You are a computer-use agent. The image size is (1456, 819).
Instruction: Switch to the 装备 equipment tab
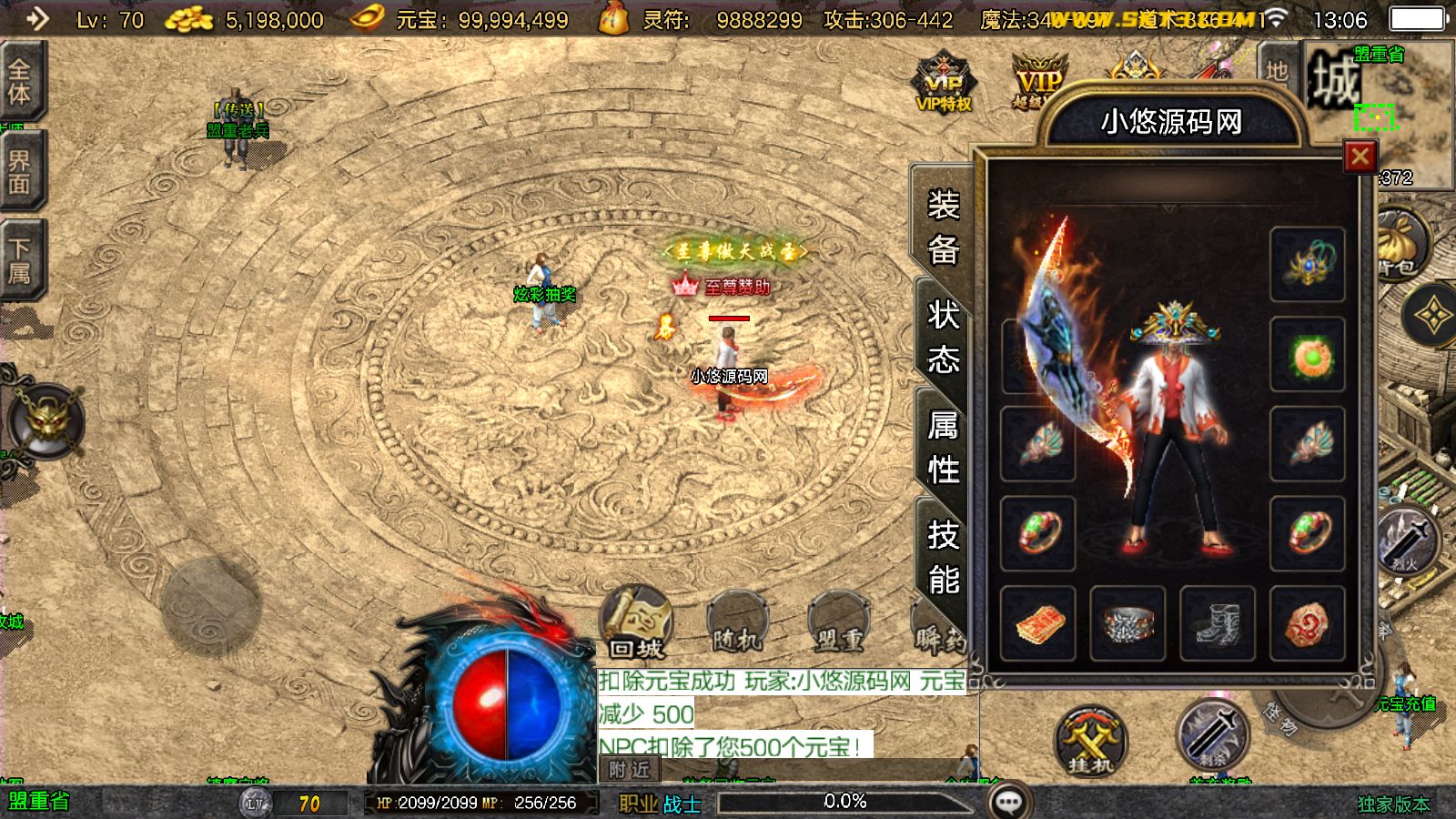click(943, 227)
